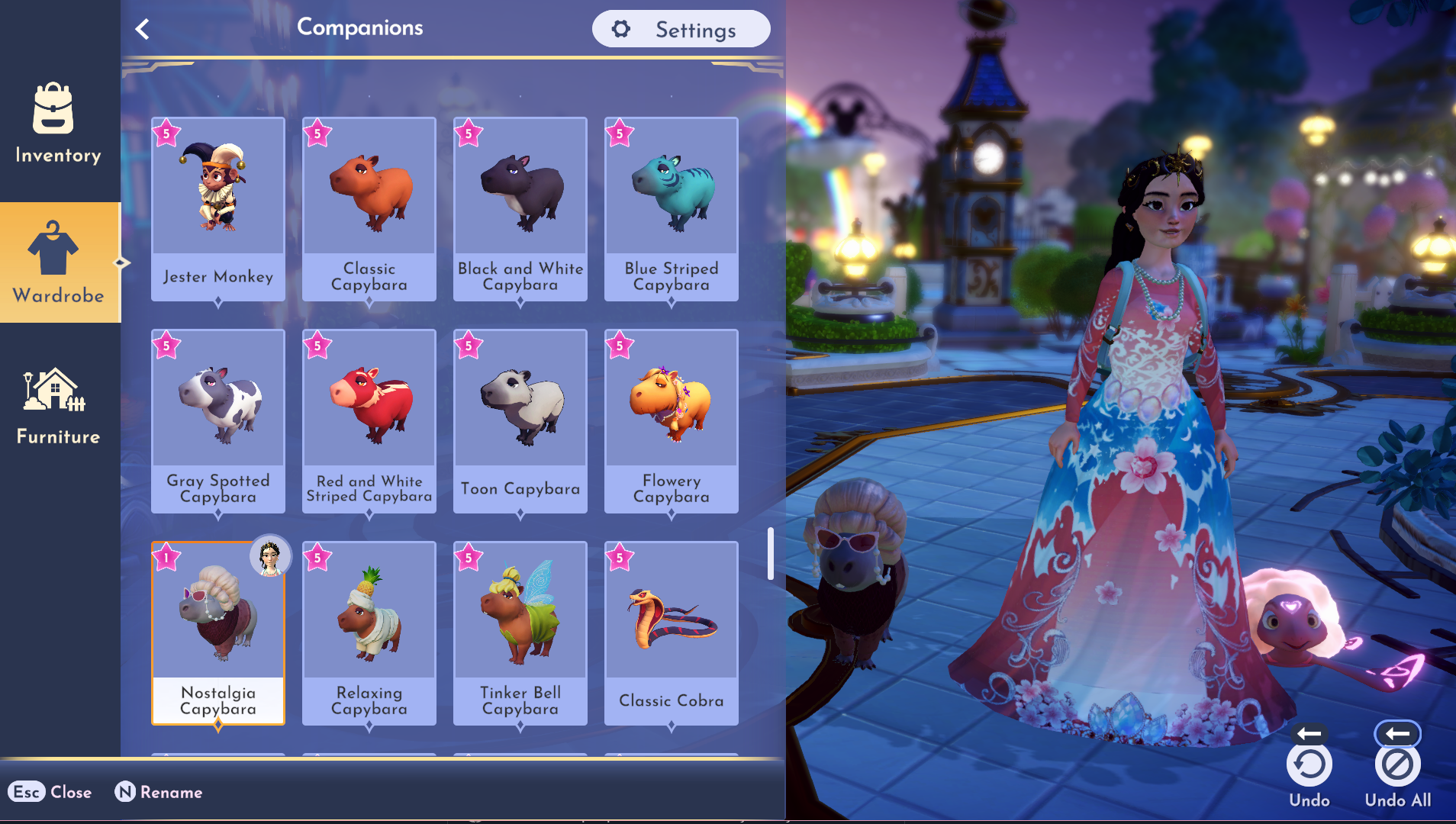1456x824 pixels.
Task: Choose the Flowery Capybara companion
Action: (672, 420)
